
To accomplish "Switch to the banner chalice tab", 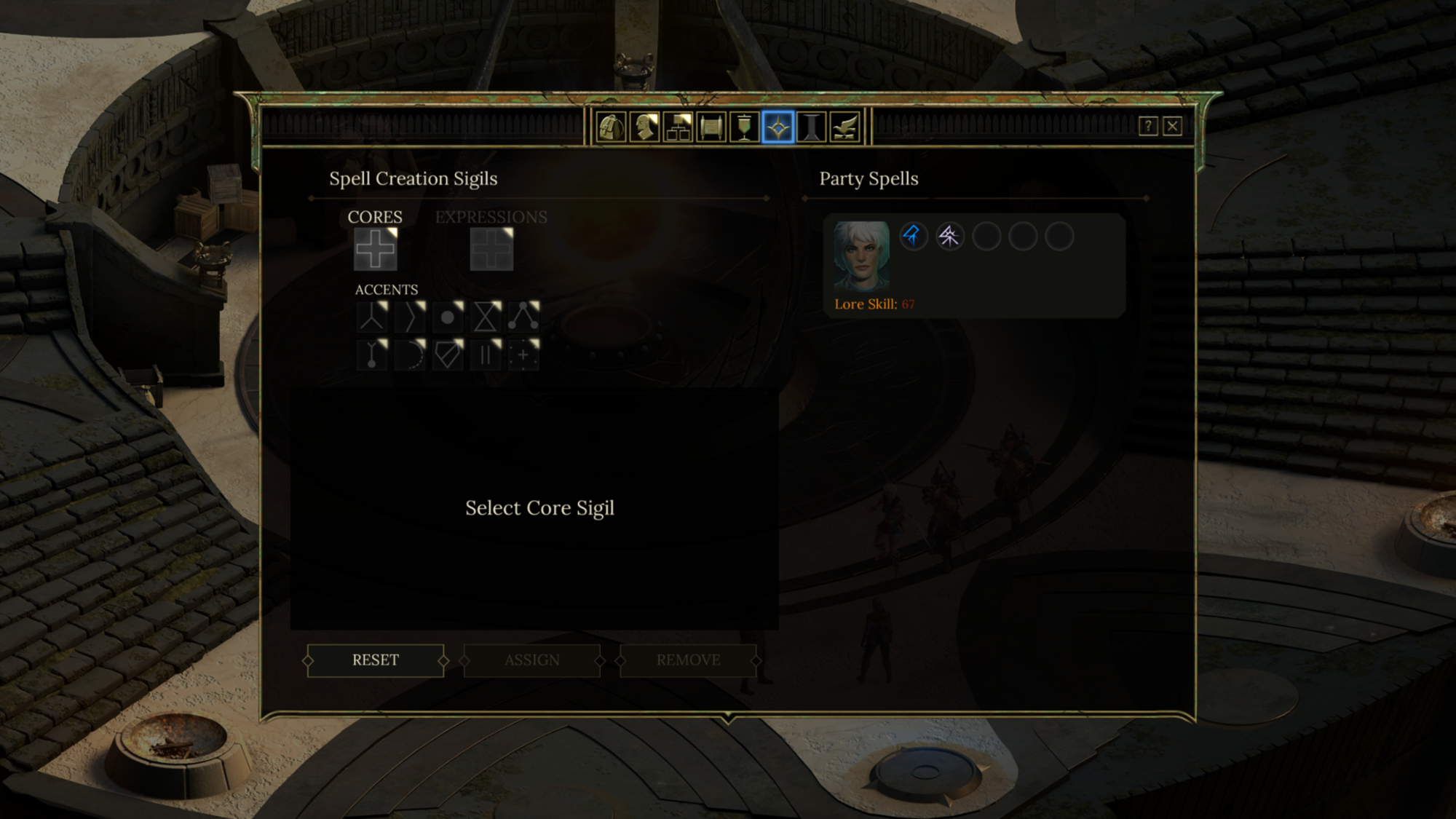I will (744, 127).
